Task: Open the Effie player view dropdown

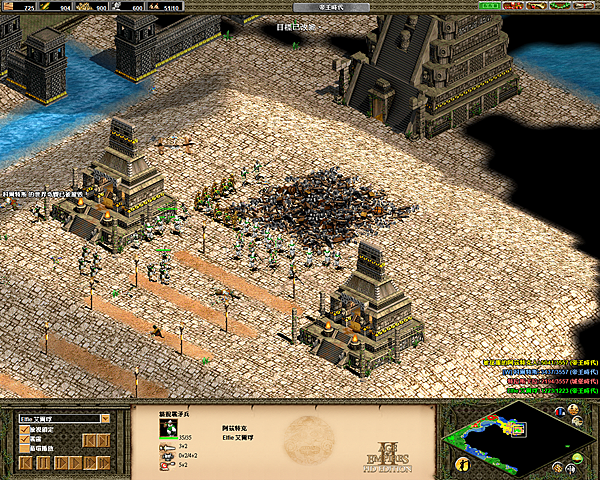Action: coord(104,419)
